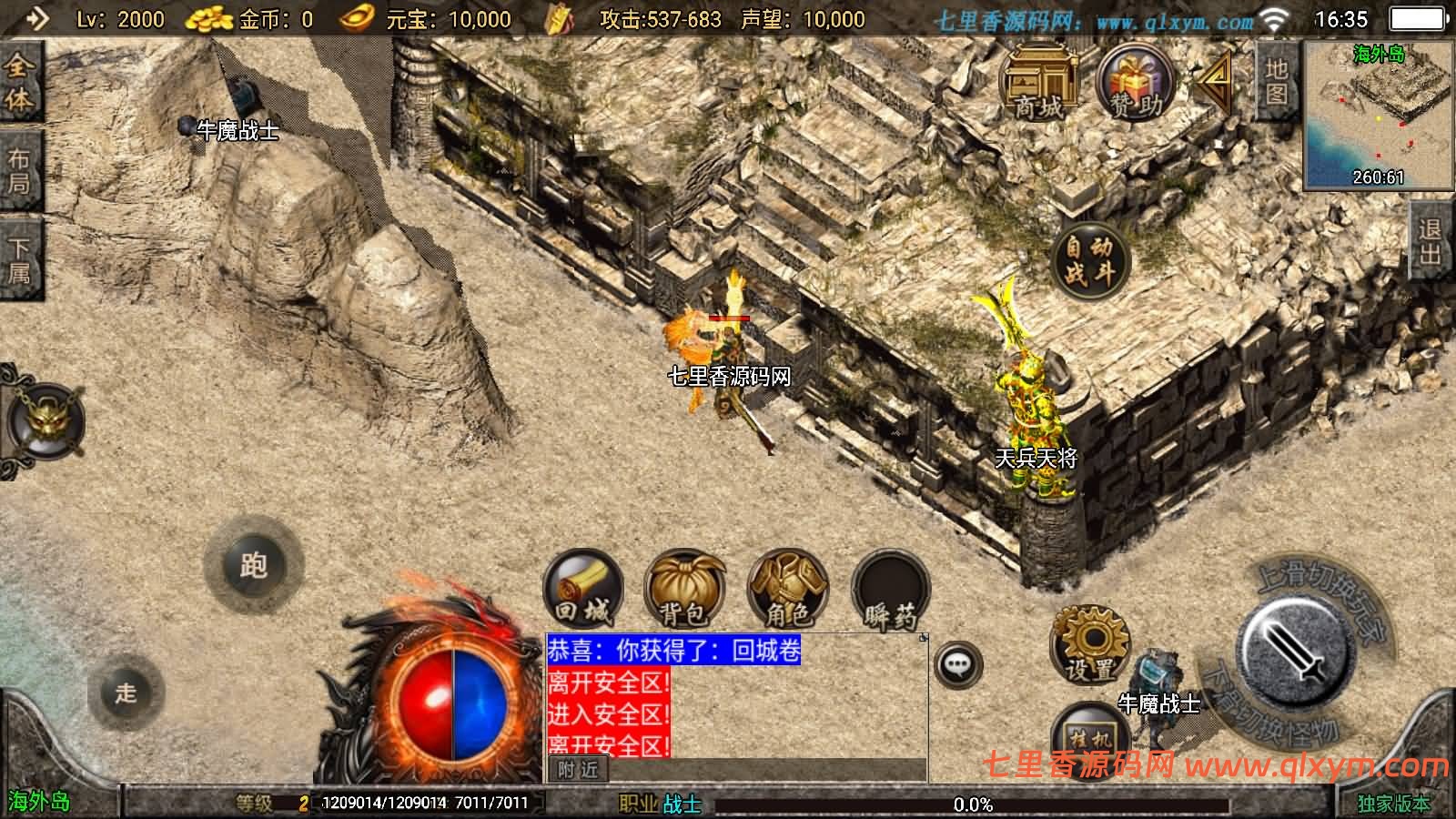The width and height of the screenshot is (1456, 819).
Task: Open the chat bubble window
Action: [957, 667]
